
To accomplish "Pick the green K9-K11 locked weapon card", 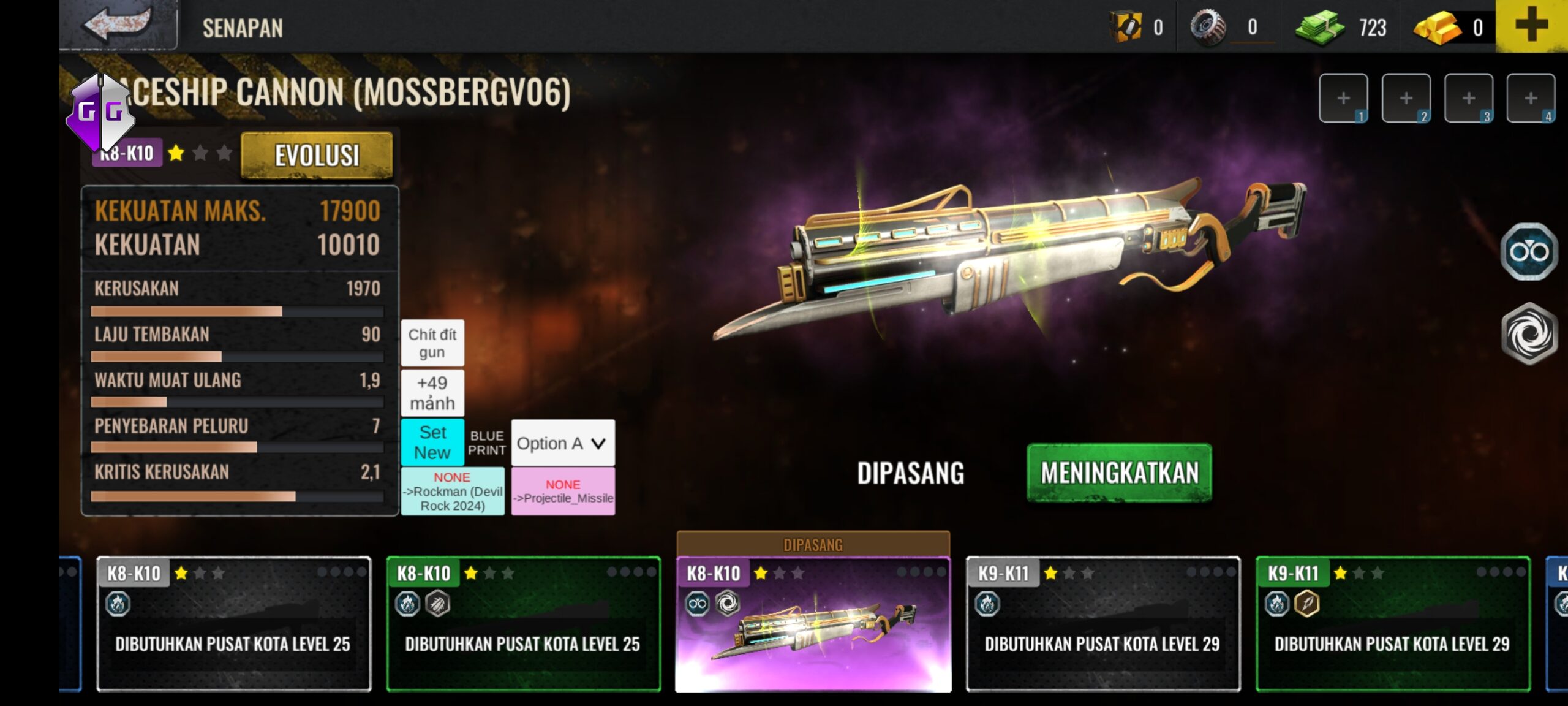I will tap(1392, 625).
